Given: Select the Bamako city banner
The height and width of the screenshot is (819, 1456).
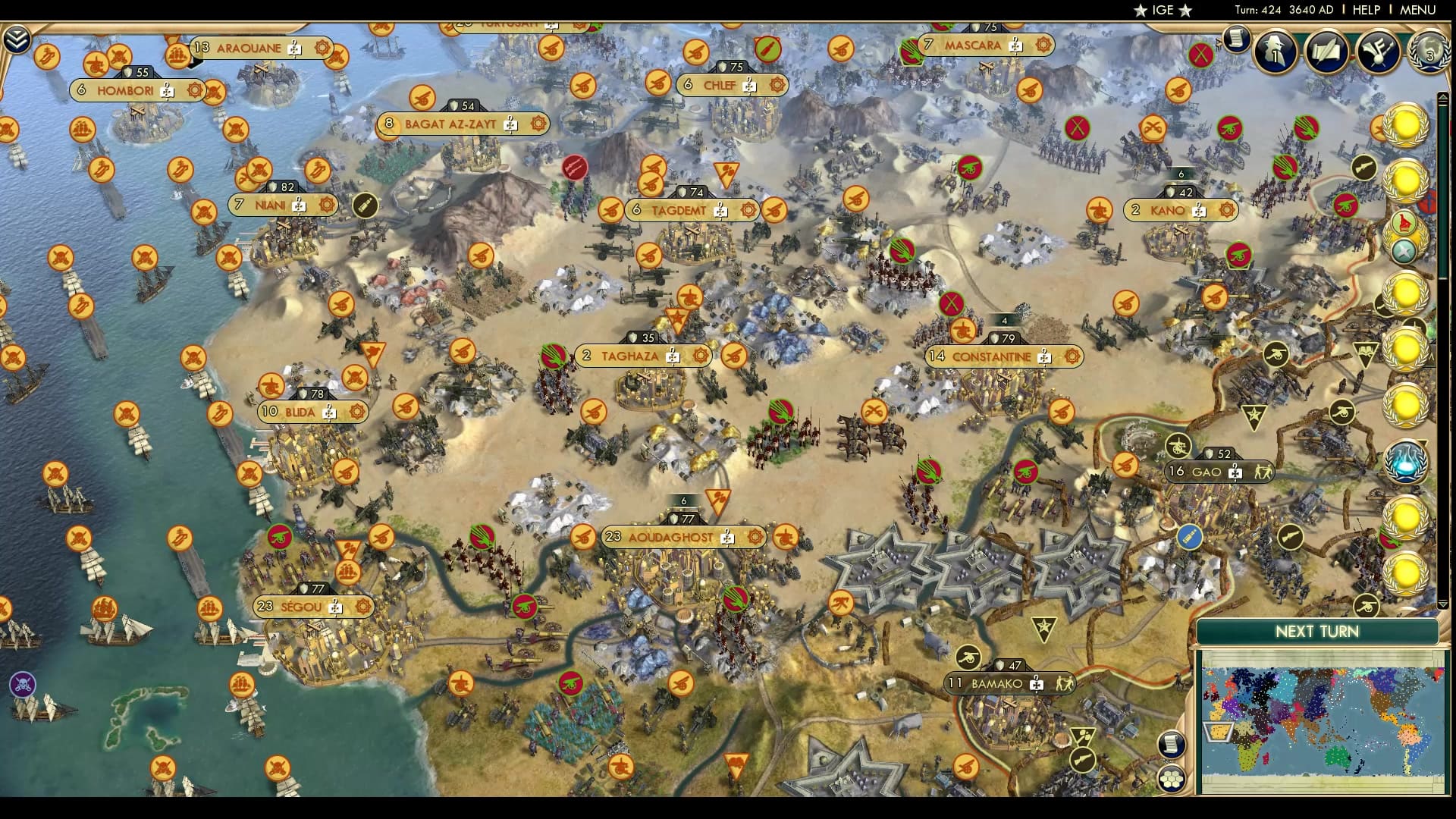Looking at the screenshot, I should [x=996, y=683].
